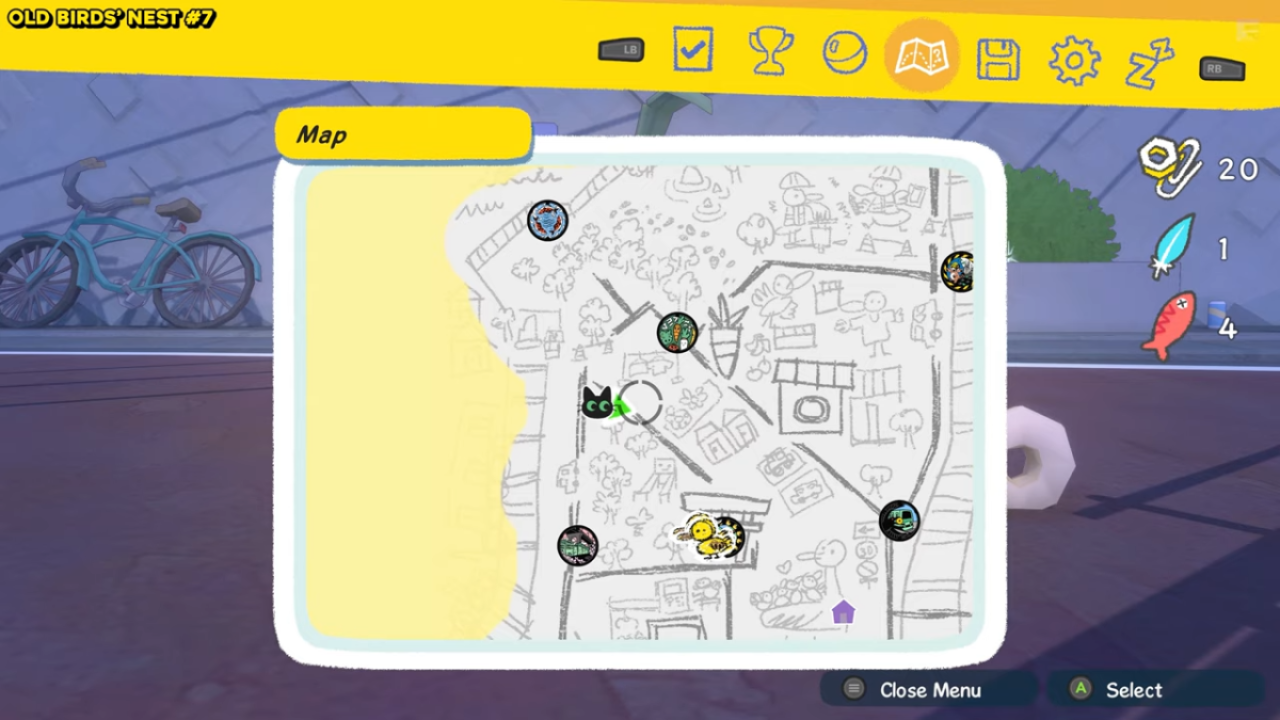Viewport: 1280px width, 720px height.
Task: Click the dark badge at the map's bottom-left
Action: [578, 545]
